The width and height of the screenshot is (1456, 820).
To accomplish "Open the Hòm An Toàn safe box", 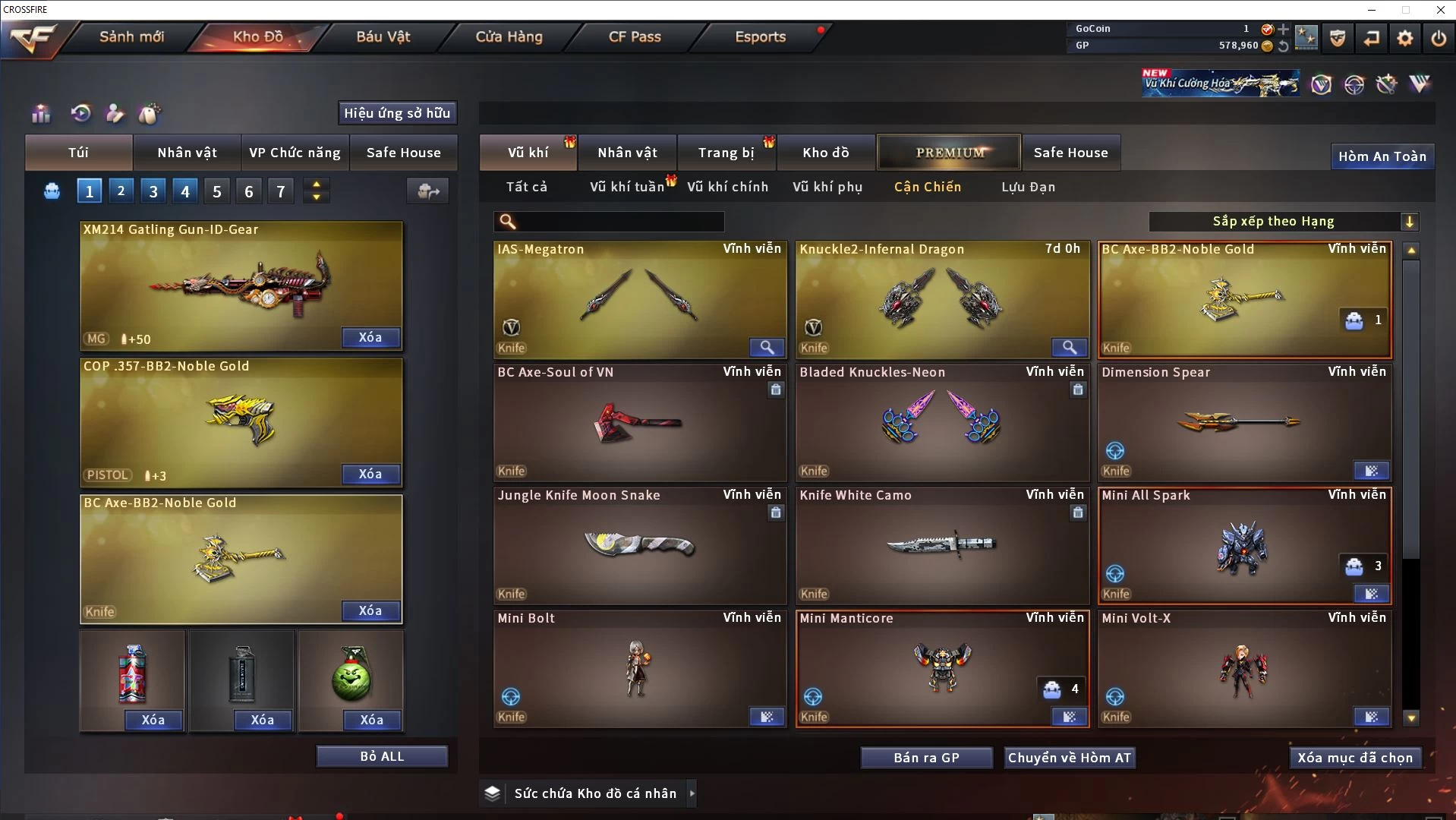I will click(x=1382, y=156).
